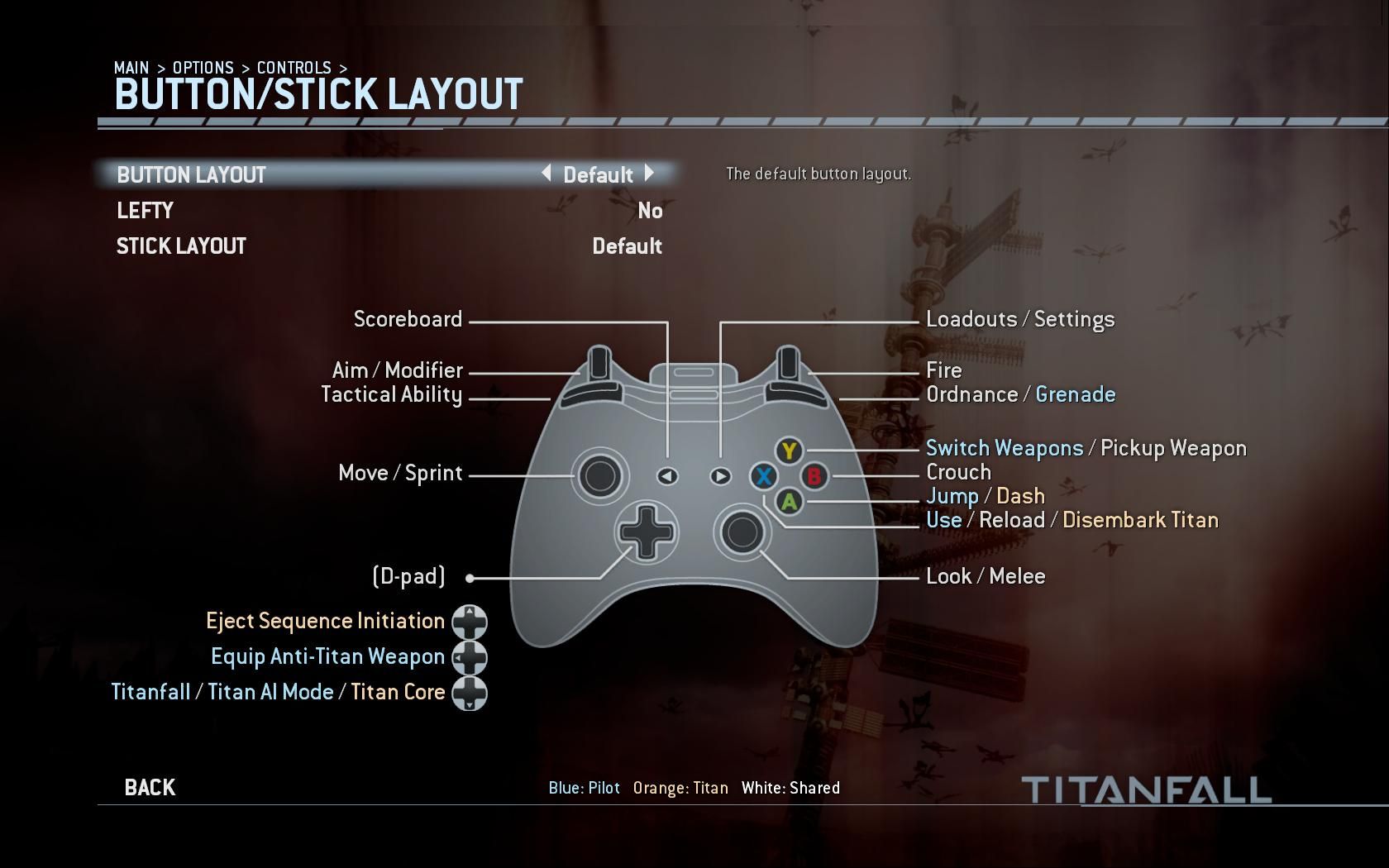Click the right arrow beside Default button layout
This screenshot has height=868, width=1389.
[x=650, y=174]
